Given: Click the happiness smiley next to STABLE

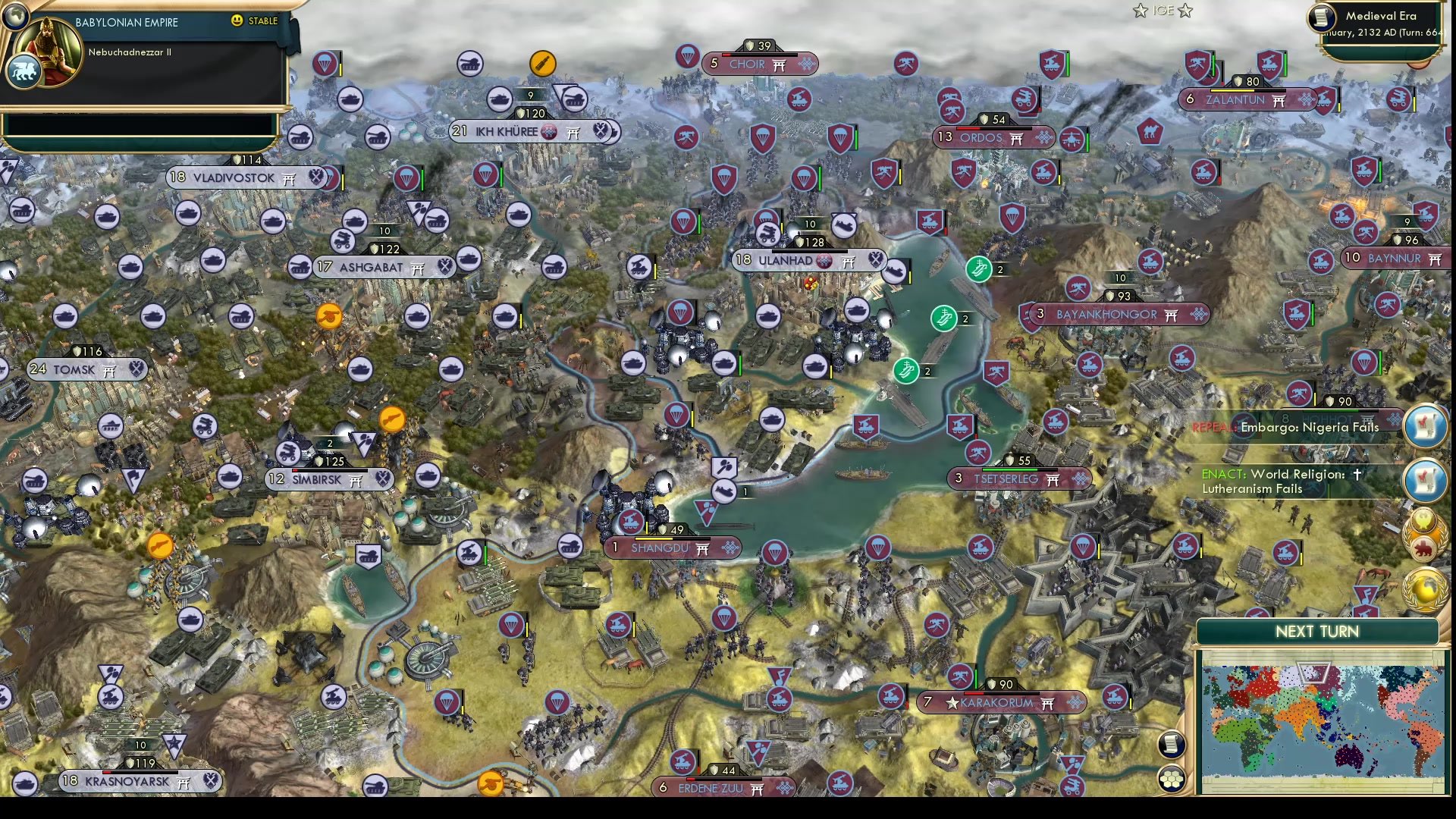Looking at the screenshot, I should click(x=237, y=21).
